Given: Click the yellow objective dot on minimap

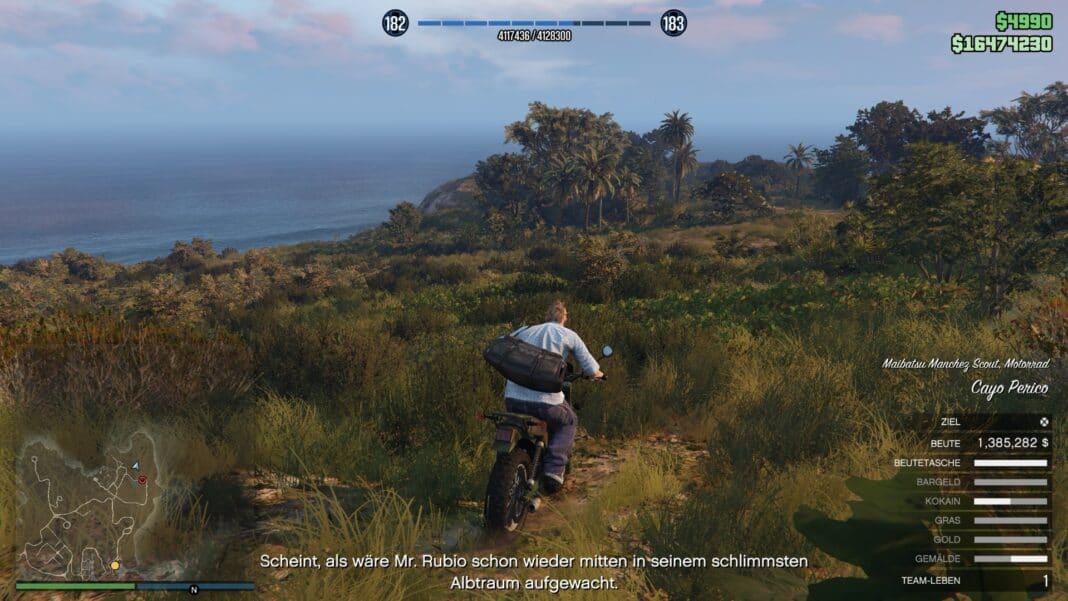Looking at the screenshot, I should click(x=115, y=566).
